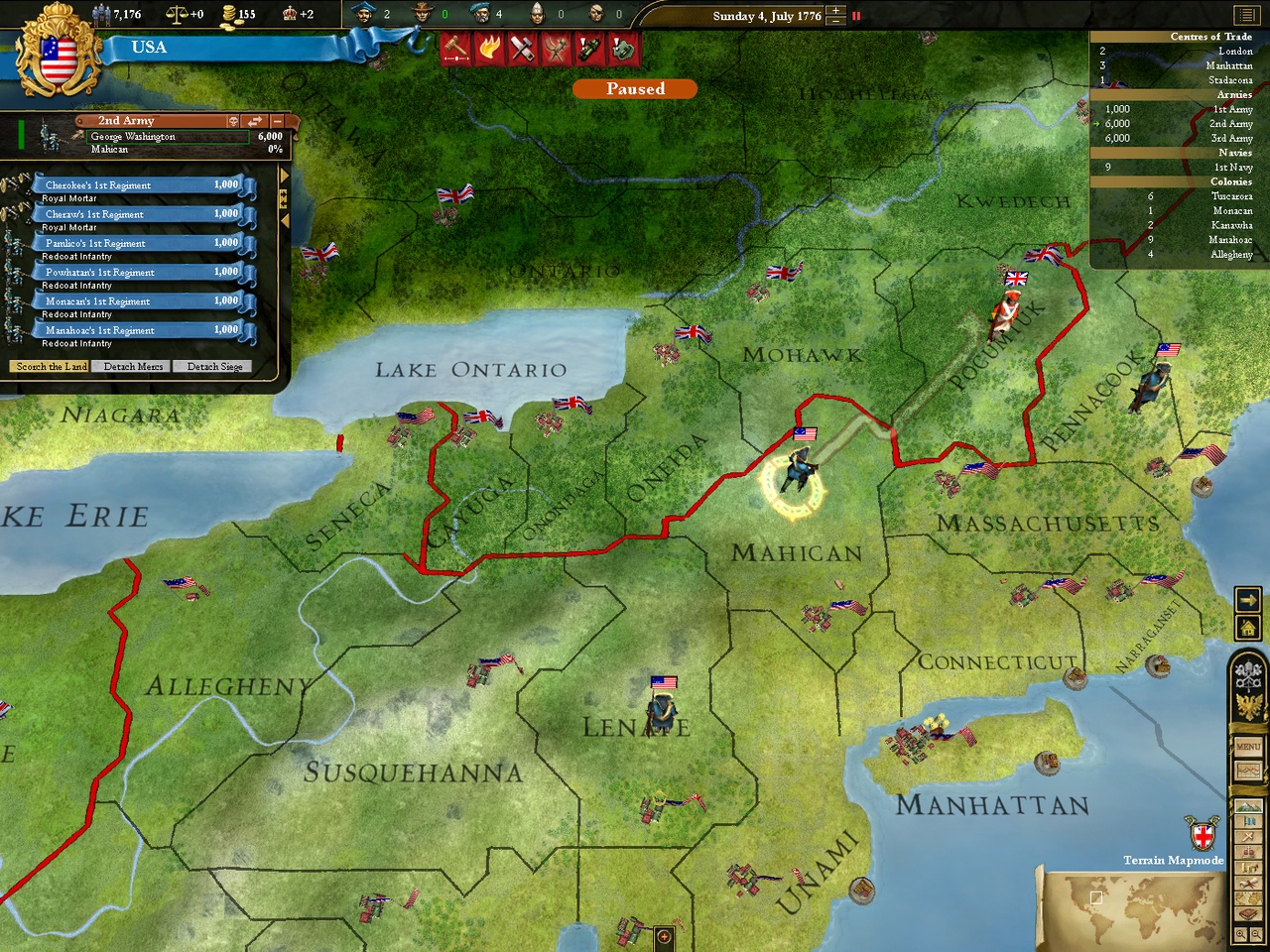Increase game speed with the plus button
This screenshot has width=1270, height=952.
(835, 11)
